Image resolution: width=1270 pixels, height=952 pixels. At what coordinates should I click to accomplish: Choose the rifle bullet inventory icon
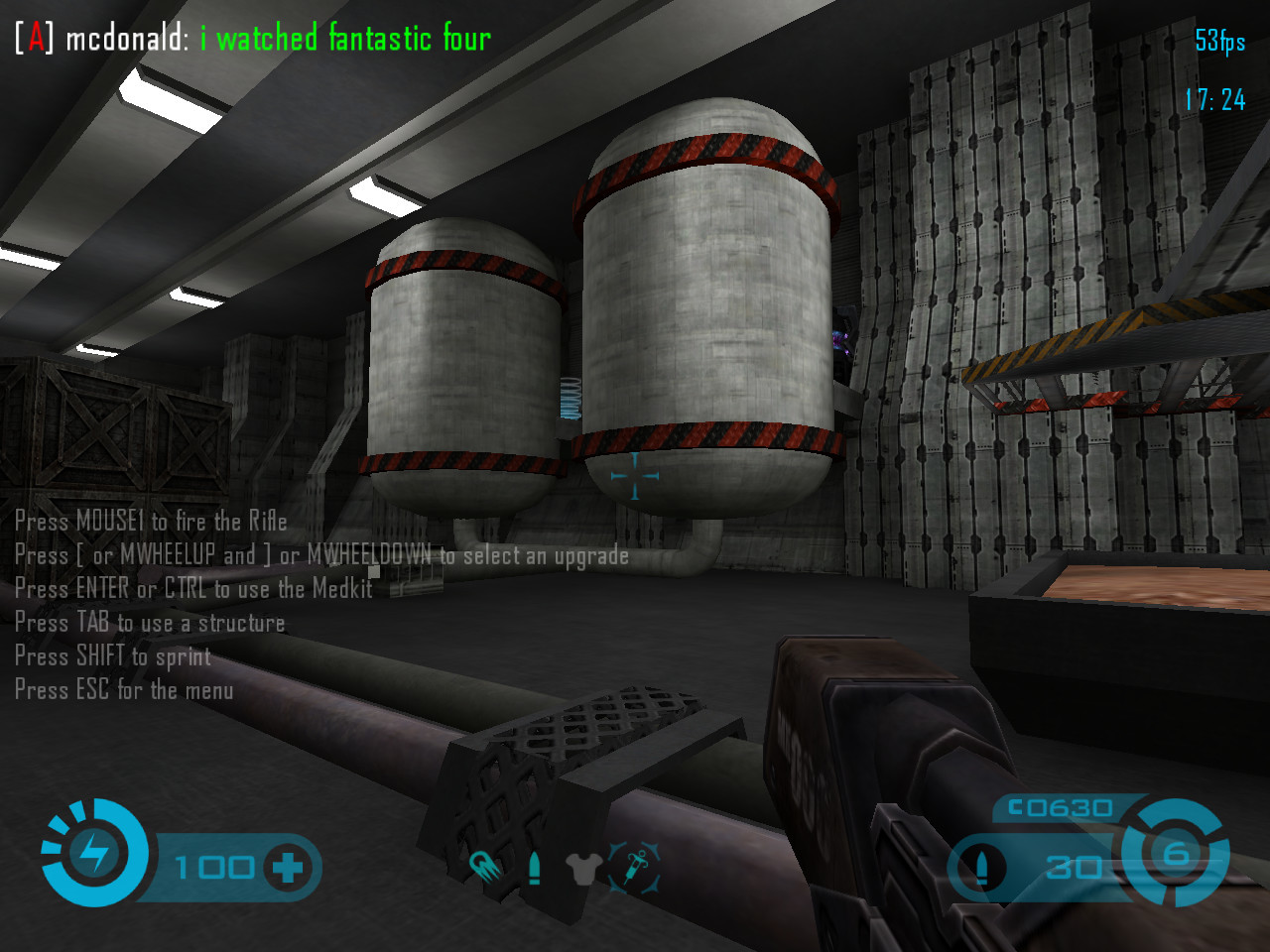click(x=535, y=868)
